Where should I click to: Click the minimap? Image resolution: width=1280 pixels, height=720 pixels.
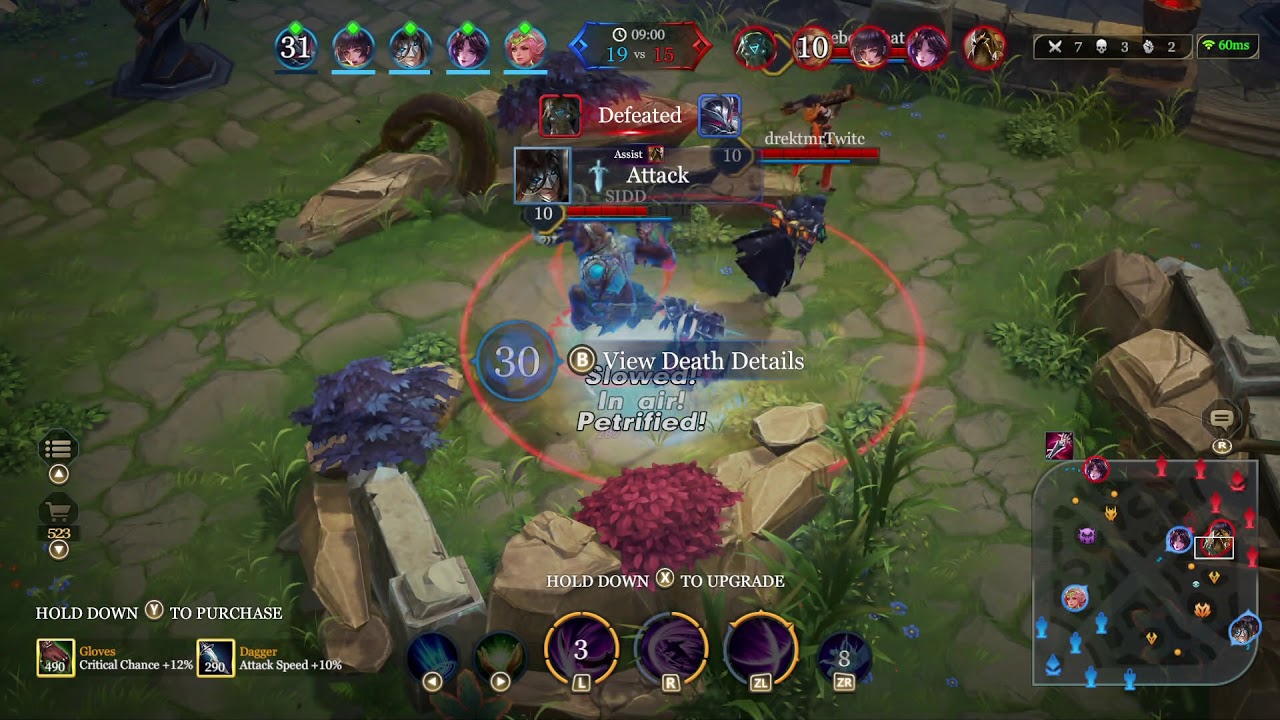point(1145,573)
